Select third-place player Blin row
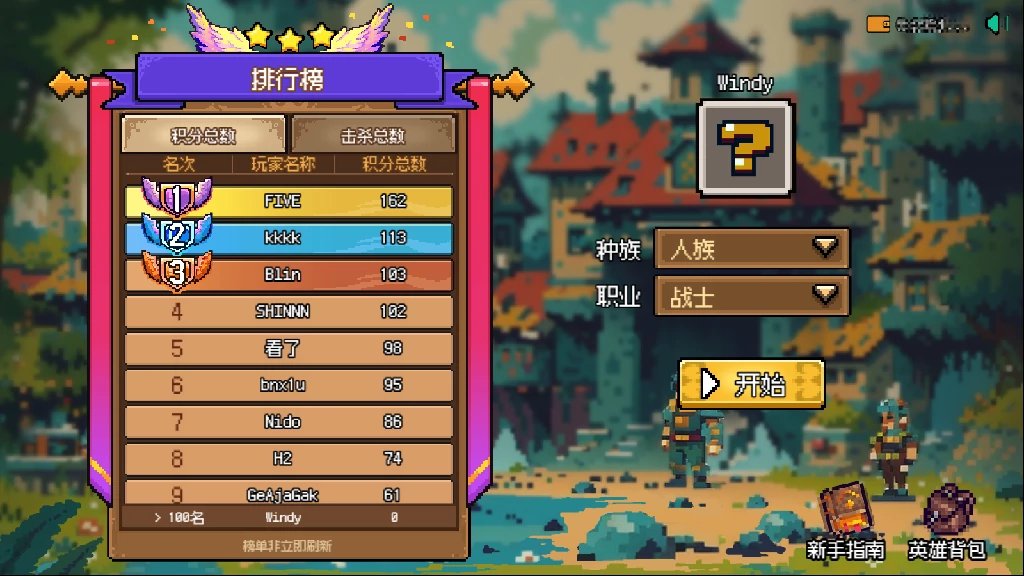This screenshot has width=1024, height=576. coord(288,274)
